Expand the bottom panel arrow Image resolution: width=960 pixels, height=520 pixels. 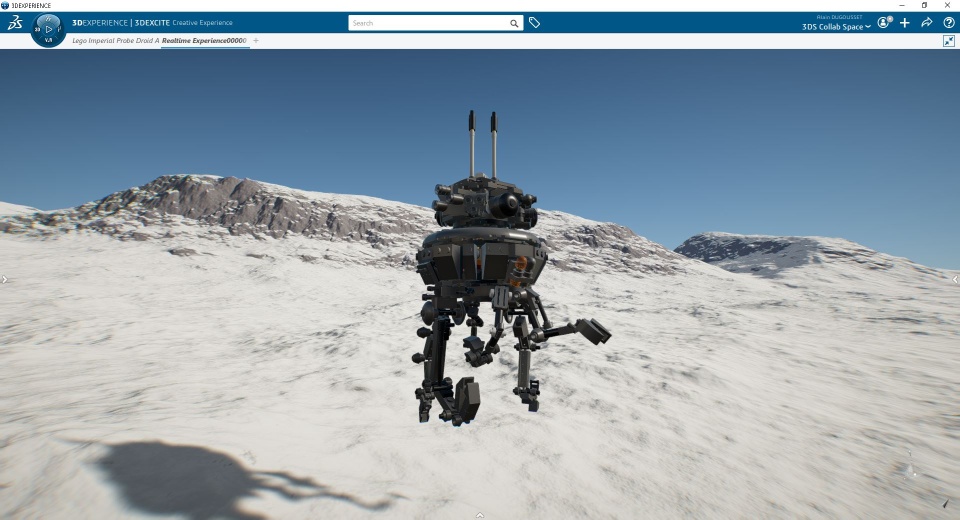[480, 515]
